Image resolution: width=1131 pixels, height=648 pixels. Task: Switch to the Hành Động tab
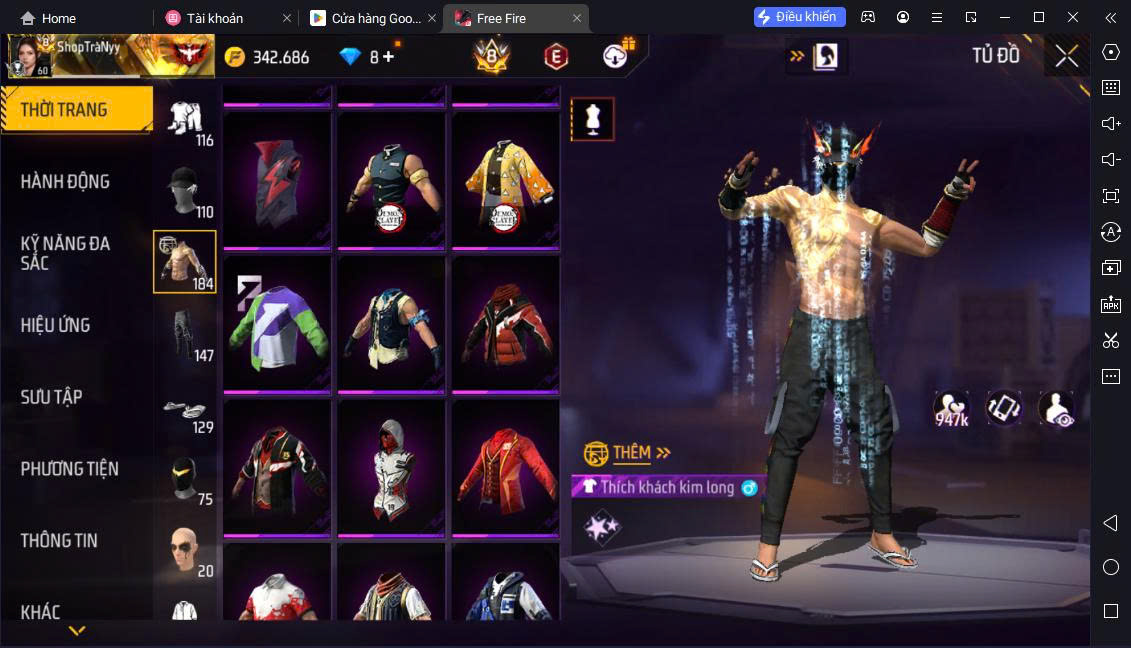[x=66, y=181]
